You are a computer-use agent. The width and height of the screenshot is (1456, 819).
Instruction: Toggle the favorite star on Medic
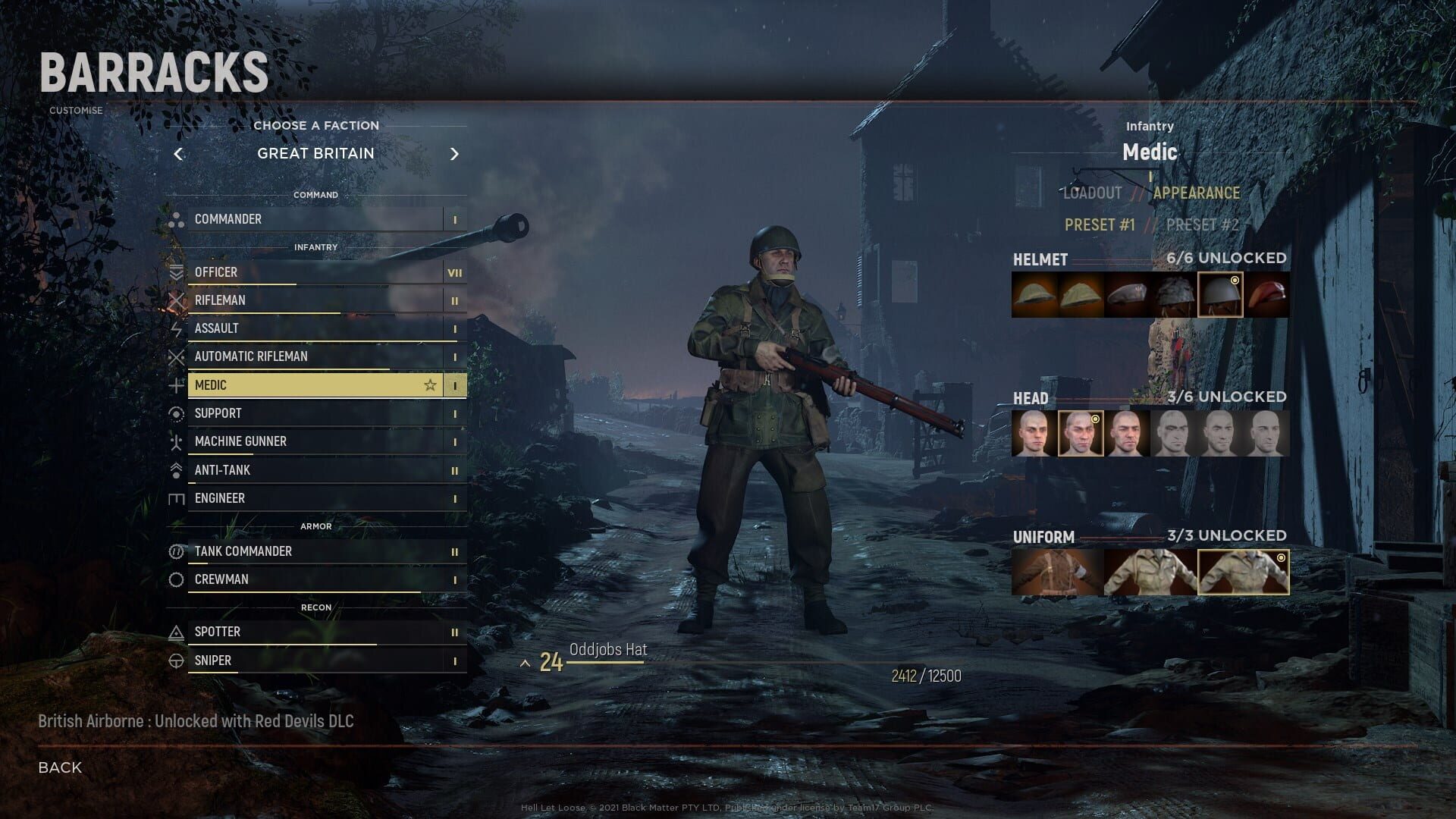[x=430, y=384]
